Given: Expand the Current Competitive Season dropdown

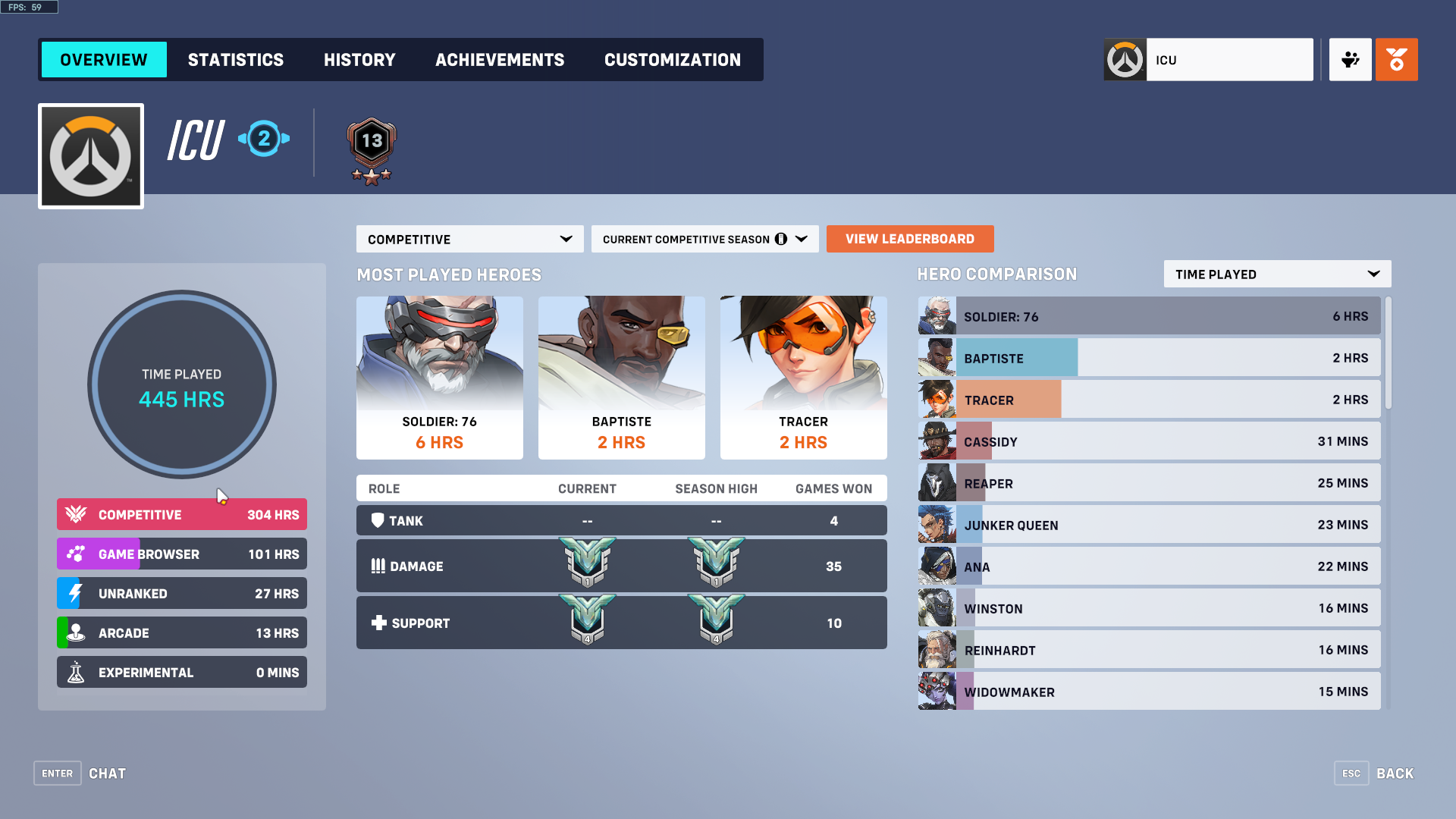Looking at the screenshot, I should click(704, 239).
